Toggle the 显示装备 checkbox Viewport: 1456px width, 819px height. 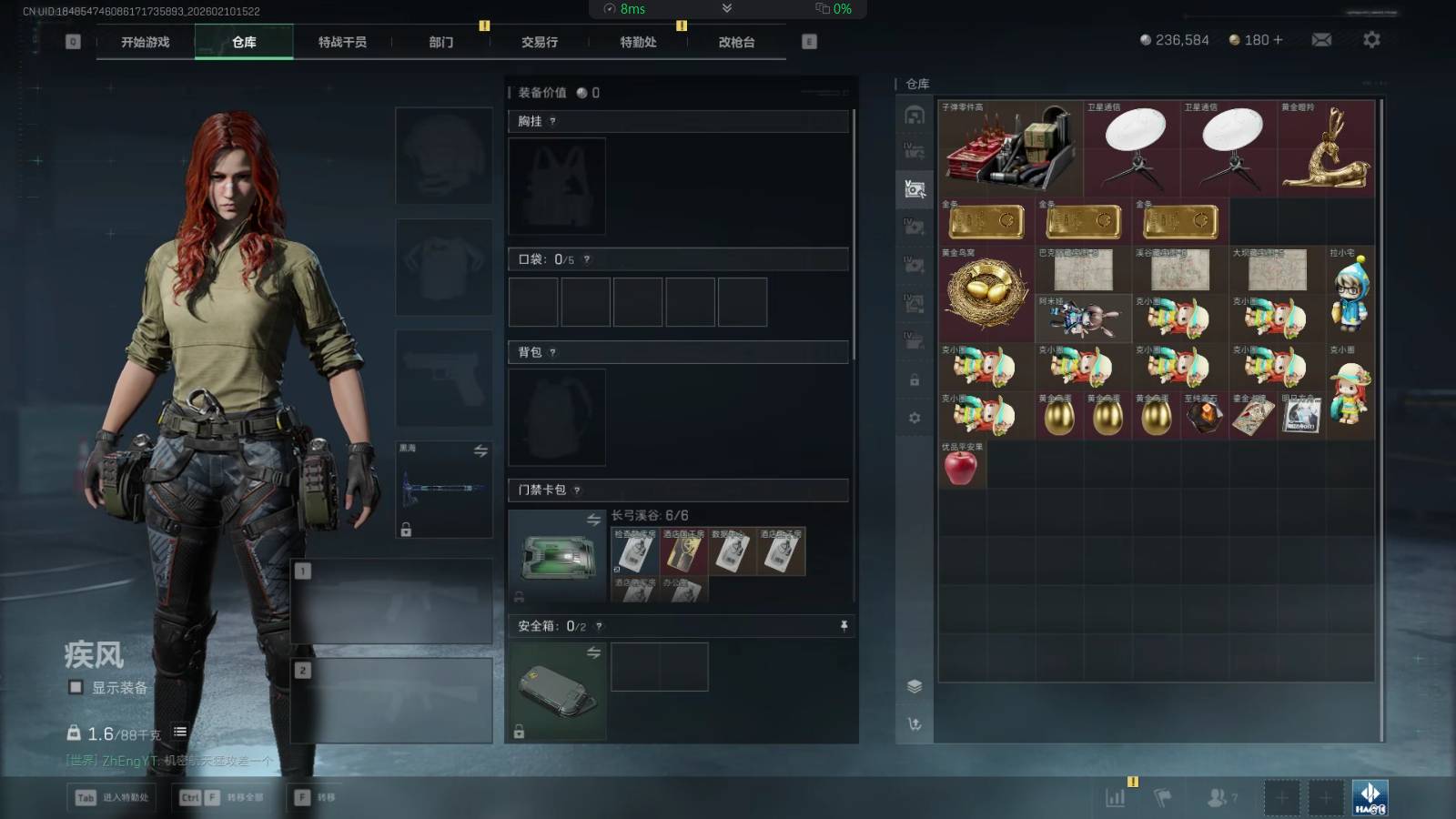(x=76, y=687)
